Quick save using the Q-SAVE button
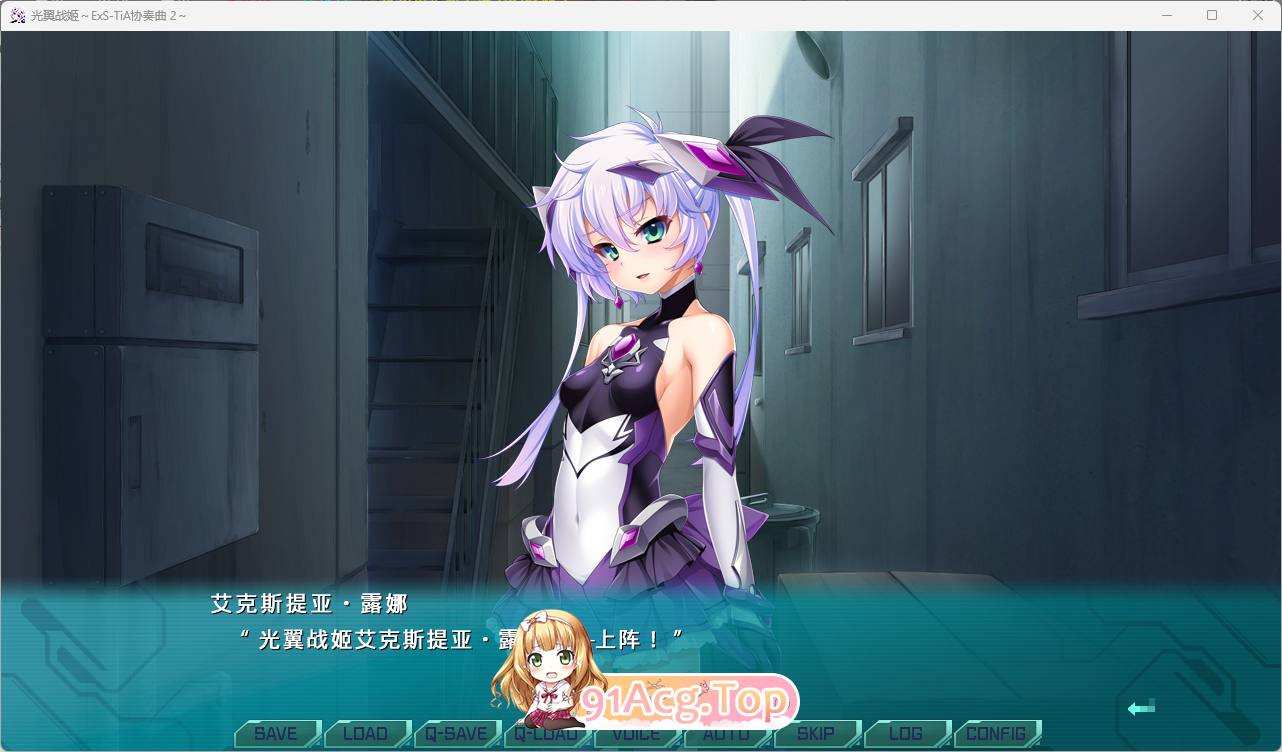Screen dimensions: 1282x752 coord(457,733)
